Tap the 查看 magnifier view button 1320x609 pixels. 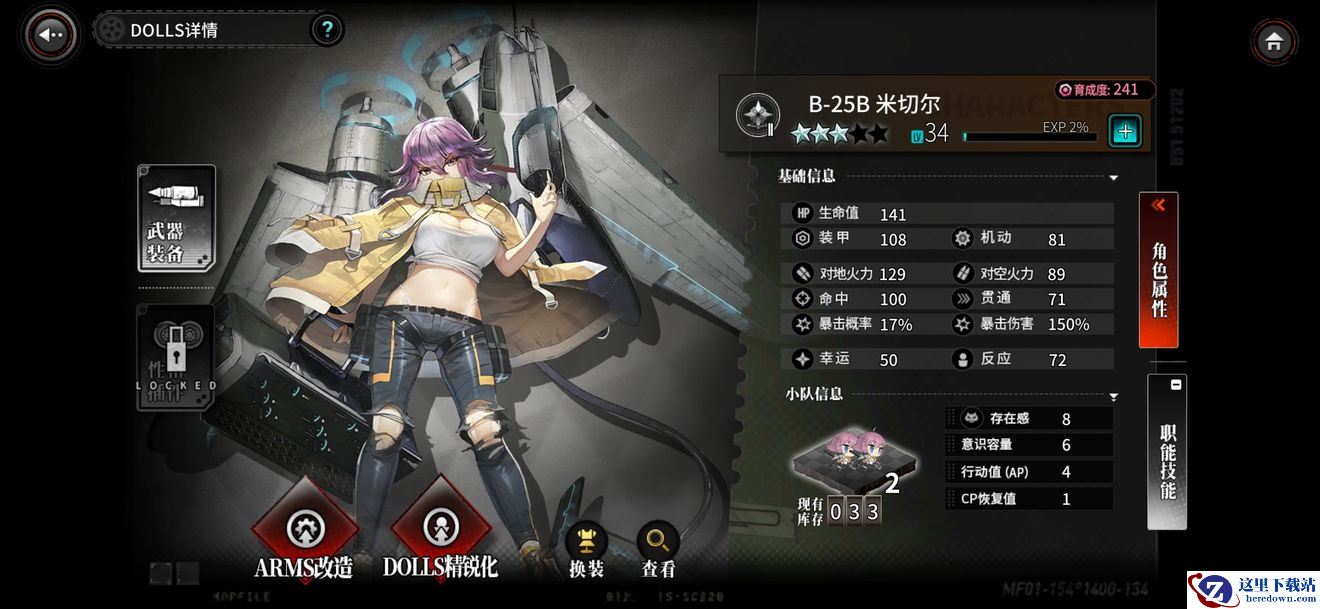[x=658, y=549]
